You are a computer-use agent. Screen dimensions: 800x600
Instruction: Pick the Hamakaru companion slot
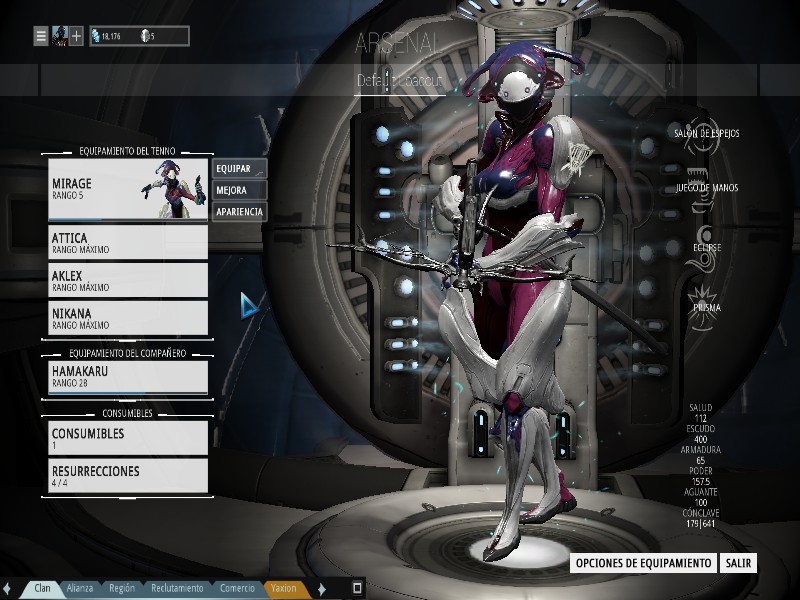pos(128,376)
